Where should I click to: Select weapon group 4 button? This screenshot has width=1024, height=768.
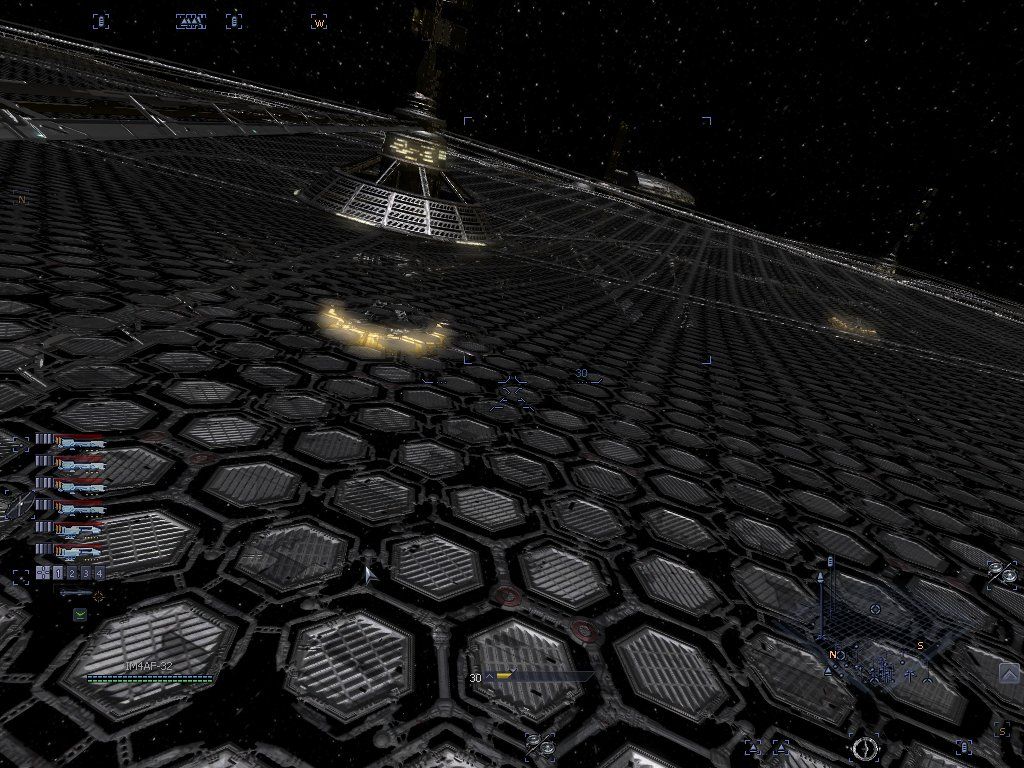(x=99, y=573)
